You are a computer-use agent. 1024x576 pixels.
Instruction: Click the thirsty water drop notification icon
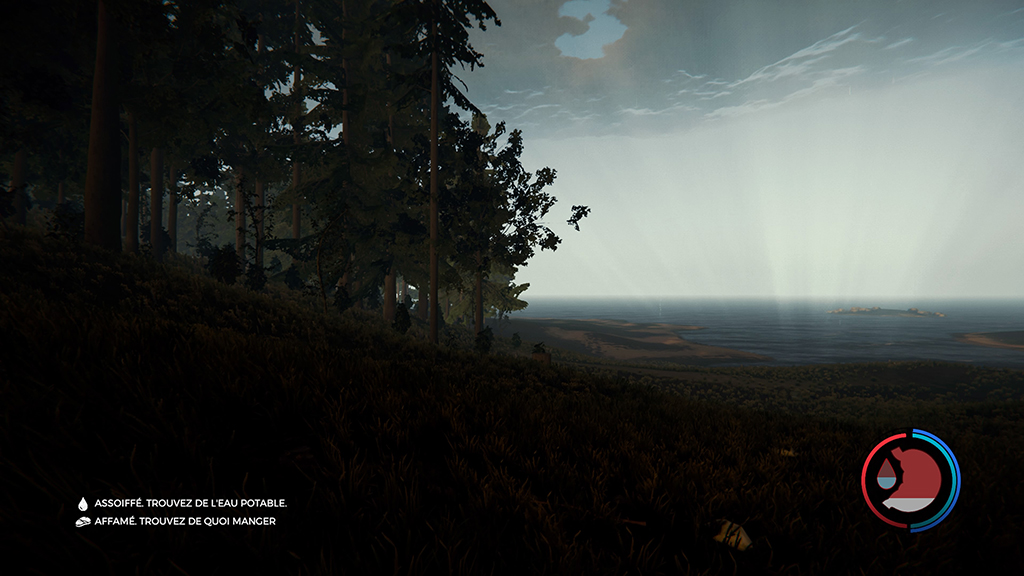tap(83, 504)
